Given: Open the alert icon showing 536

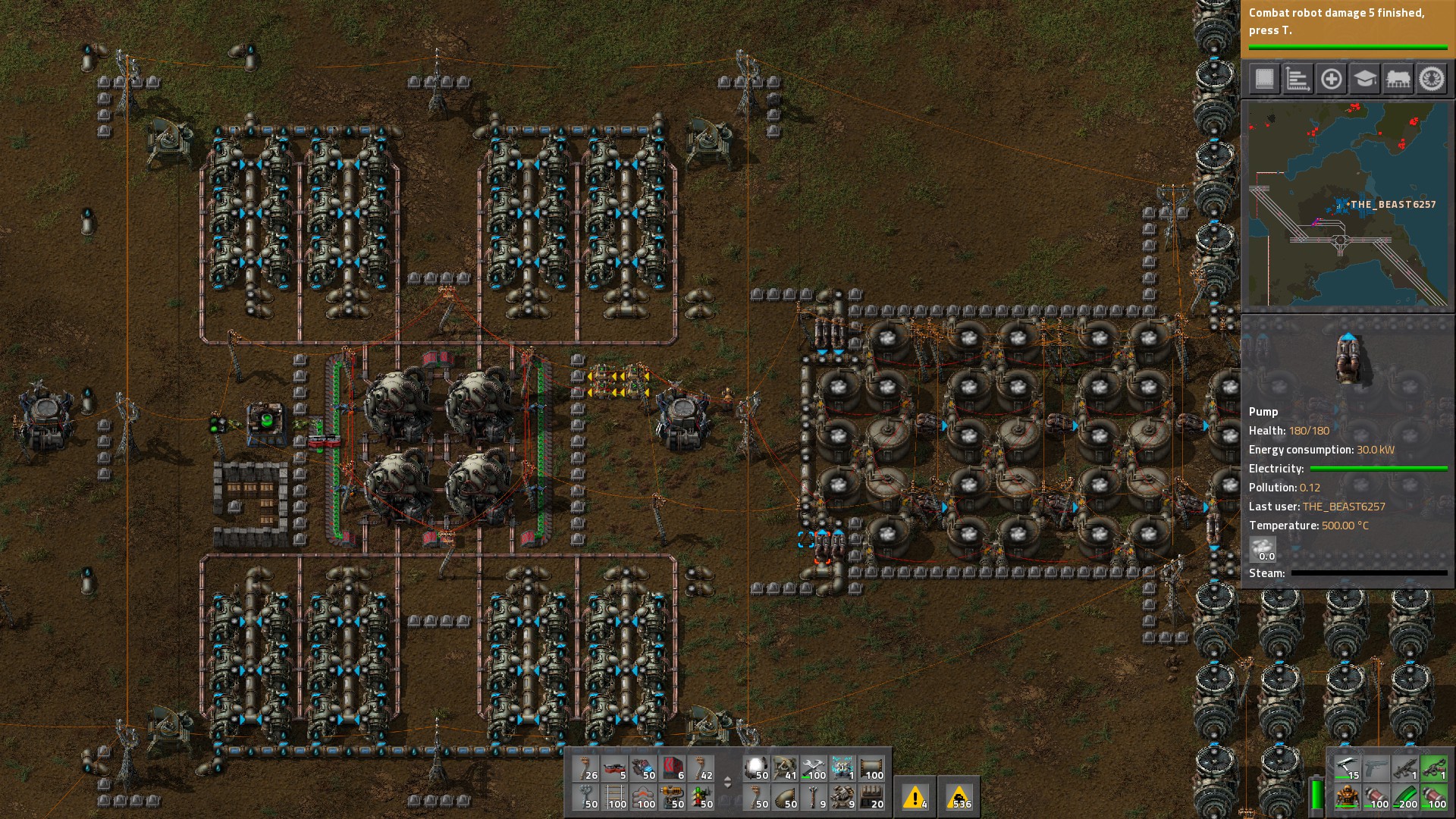Looking at the screenshot, I should pos(959,797).
